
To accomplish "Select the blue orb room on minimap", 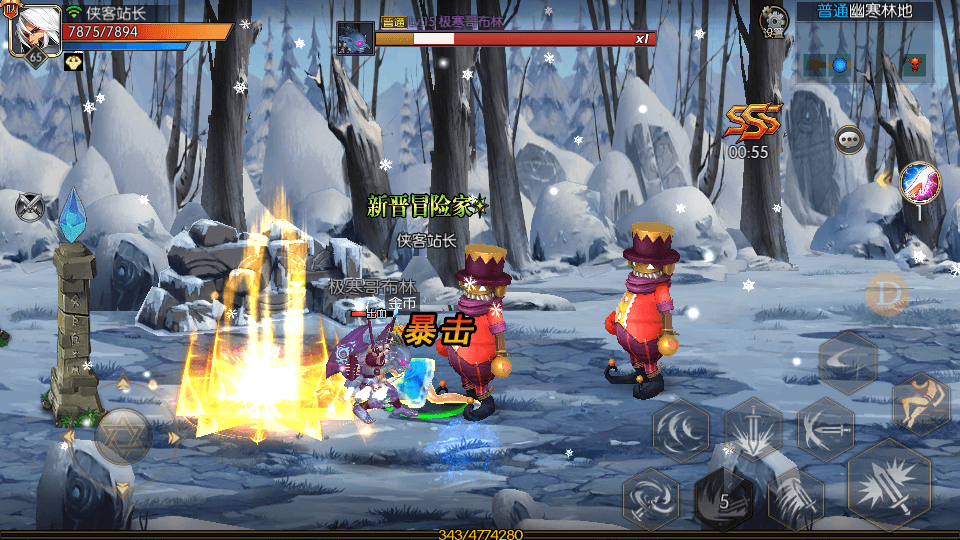I will click(x=840, y=65).
